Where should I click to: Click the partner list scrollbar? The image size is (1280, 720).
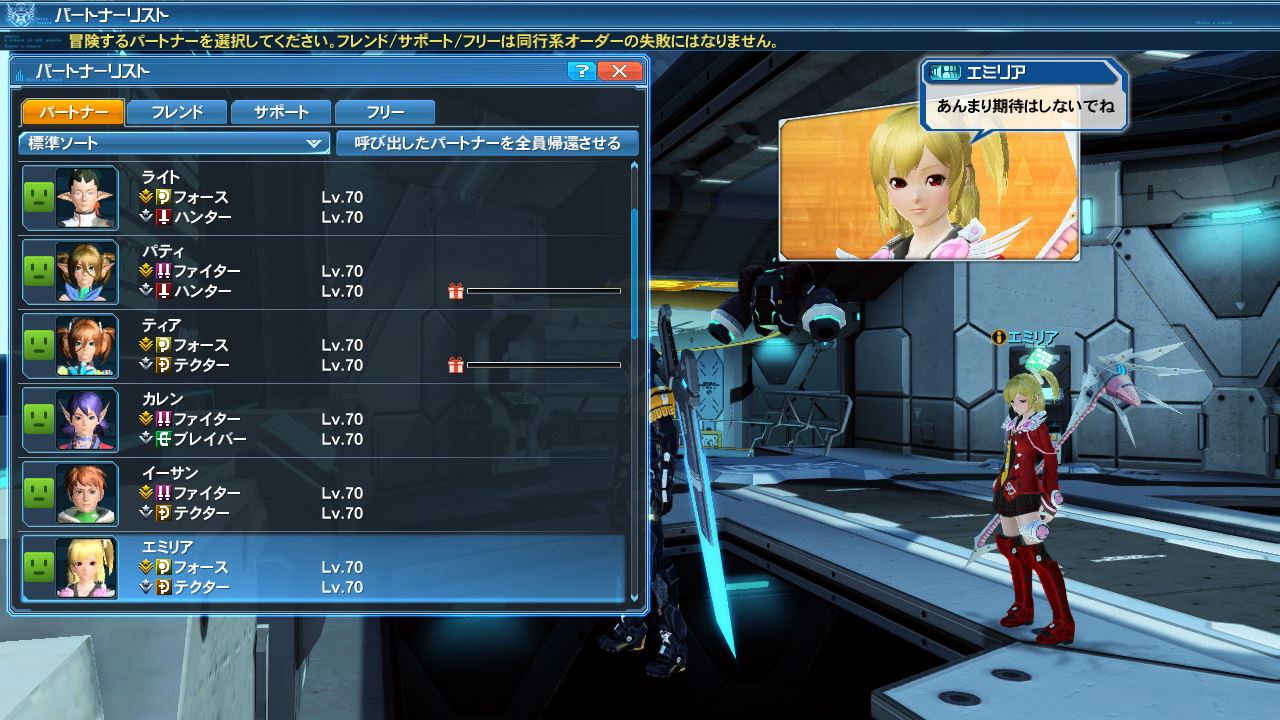pyautogui.click(x=634, y=270)
